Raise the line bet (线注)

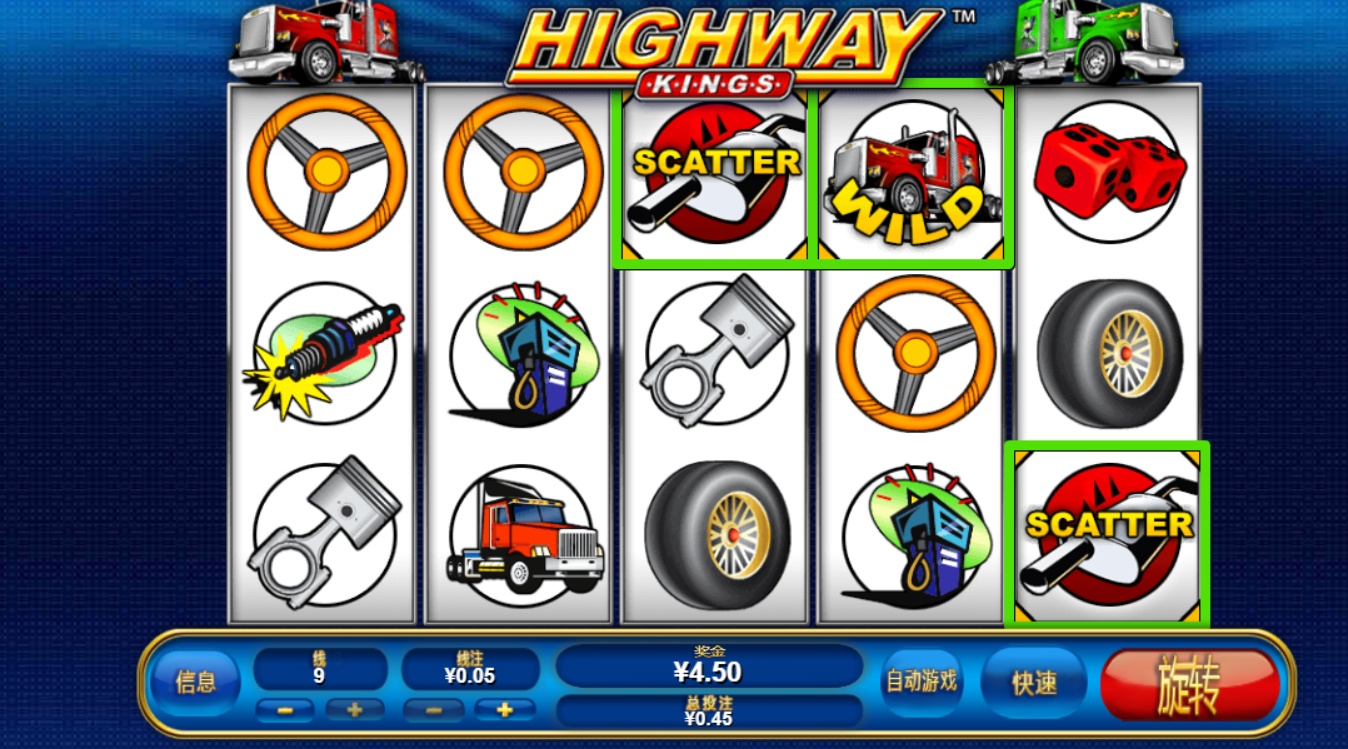tap(504, 710)
